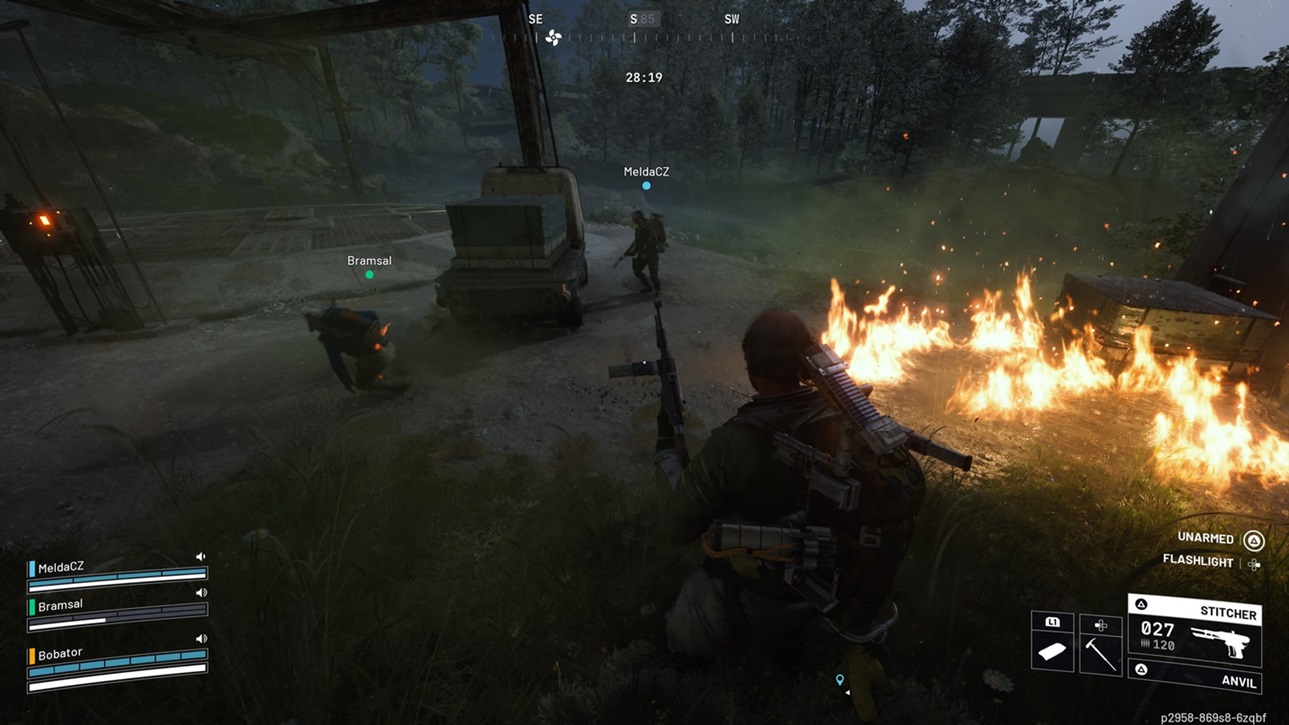
Task: Click Bramsal's voice speaker icon
Action: tap(201, 593)
